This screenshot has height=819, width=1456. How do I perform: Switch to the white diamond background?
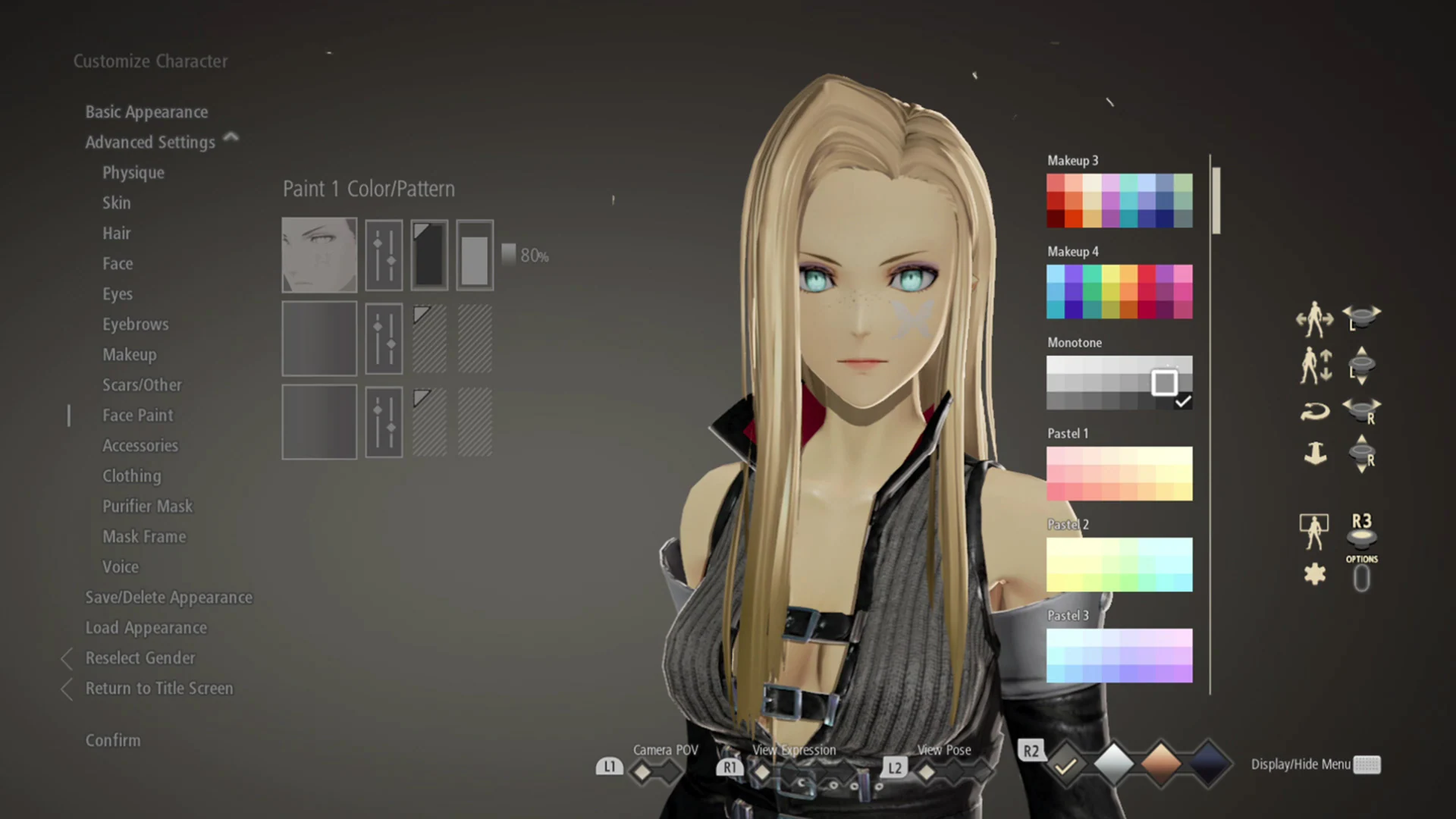1113,764
